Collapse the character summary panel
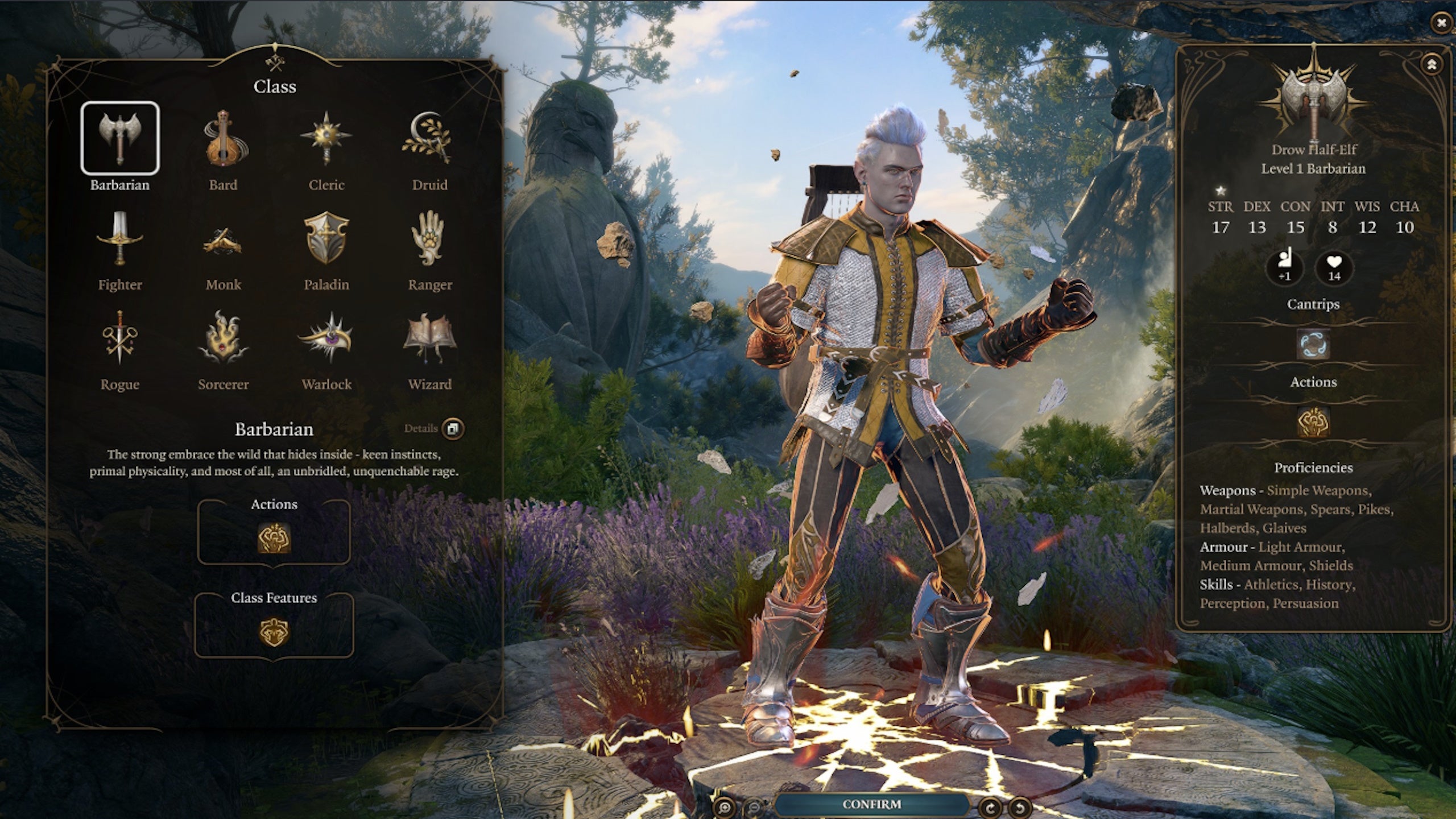 point(1432,64)
